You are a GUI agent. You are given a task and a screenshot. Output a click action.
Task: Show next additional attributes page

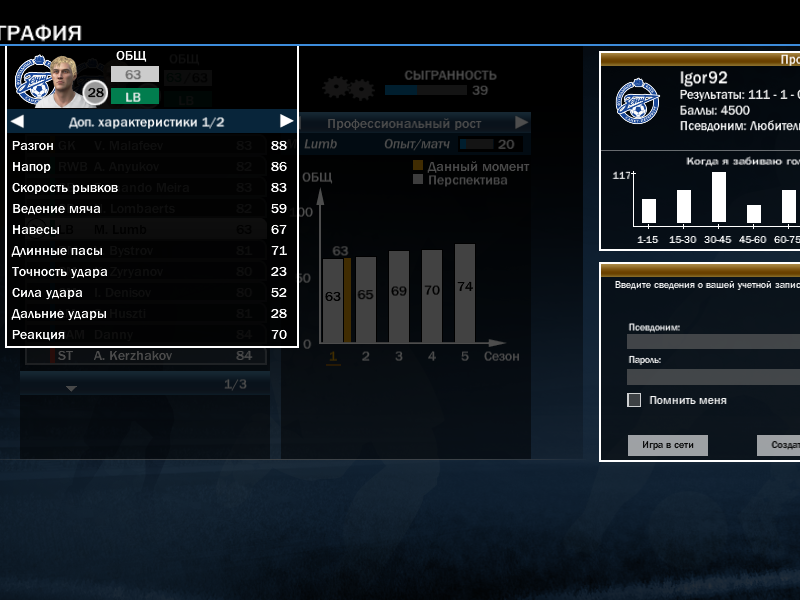pyautogui.click(x=287, y=122)
